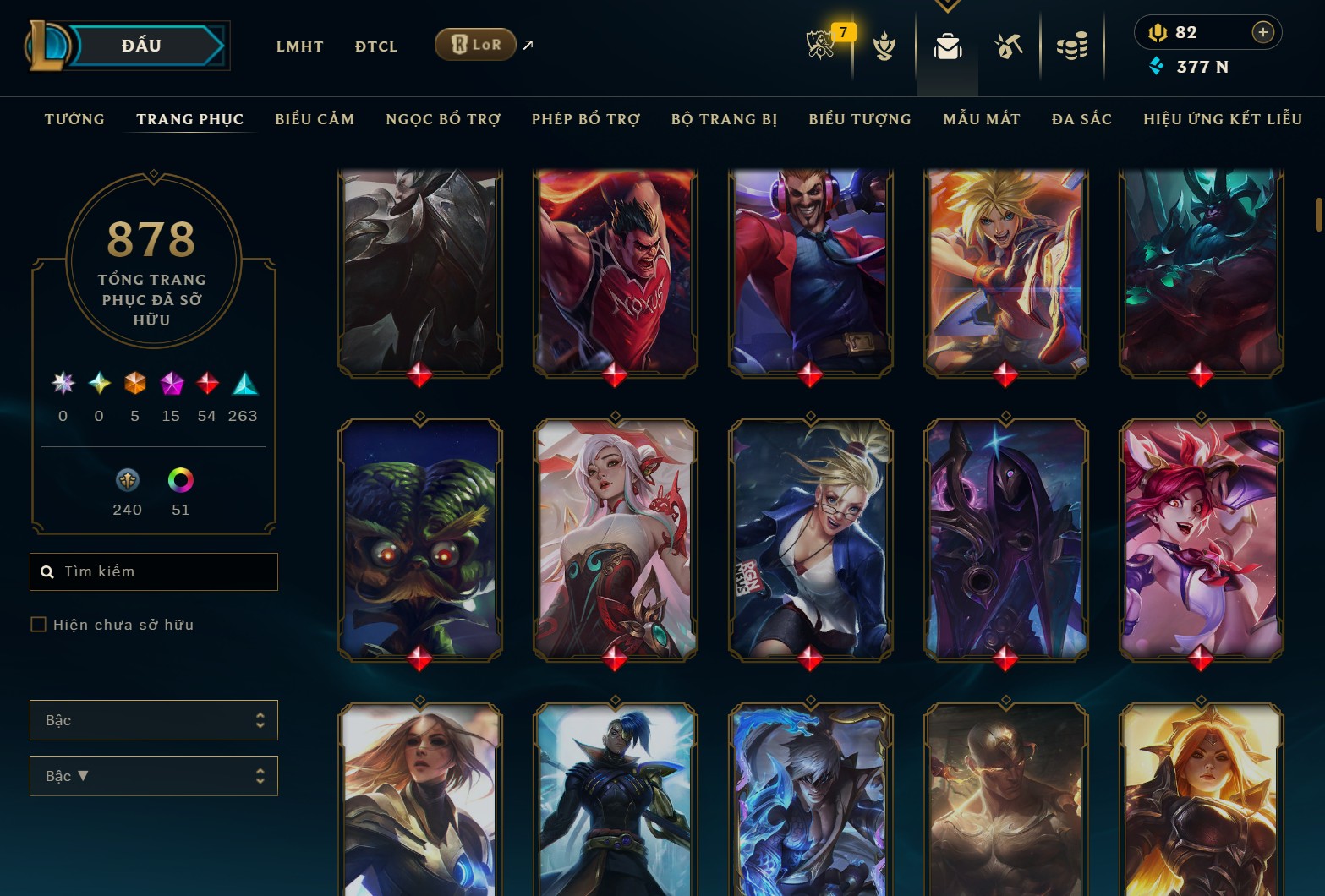
Task: Click the ultimate rarity star icon
Action: click(62, 385)
